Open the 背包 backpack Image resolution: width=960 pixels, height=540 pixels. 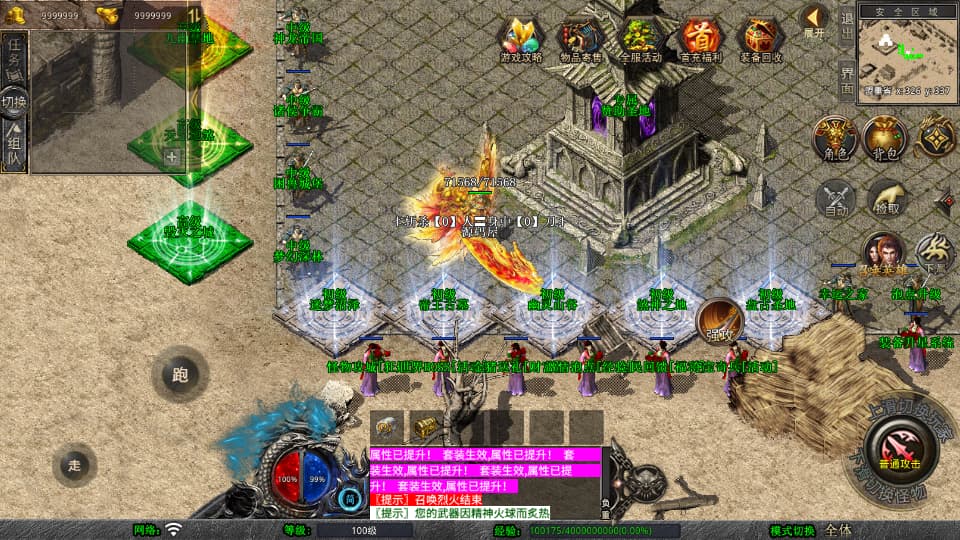point(885,138)
